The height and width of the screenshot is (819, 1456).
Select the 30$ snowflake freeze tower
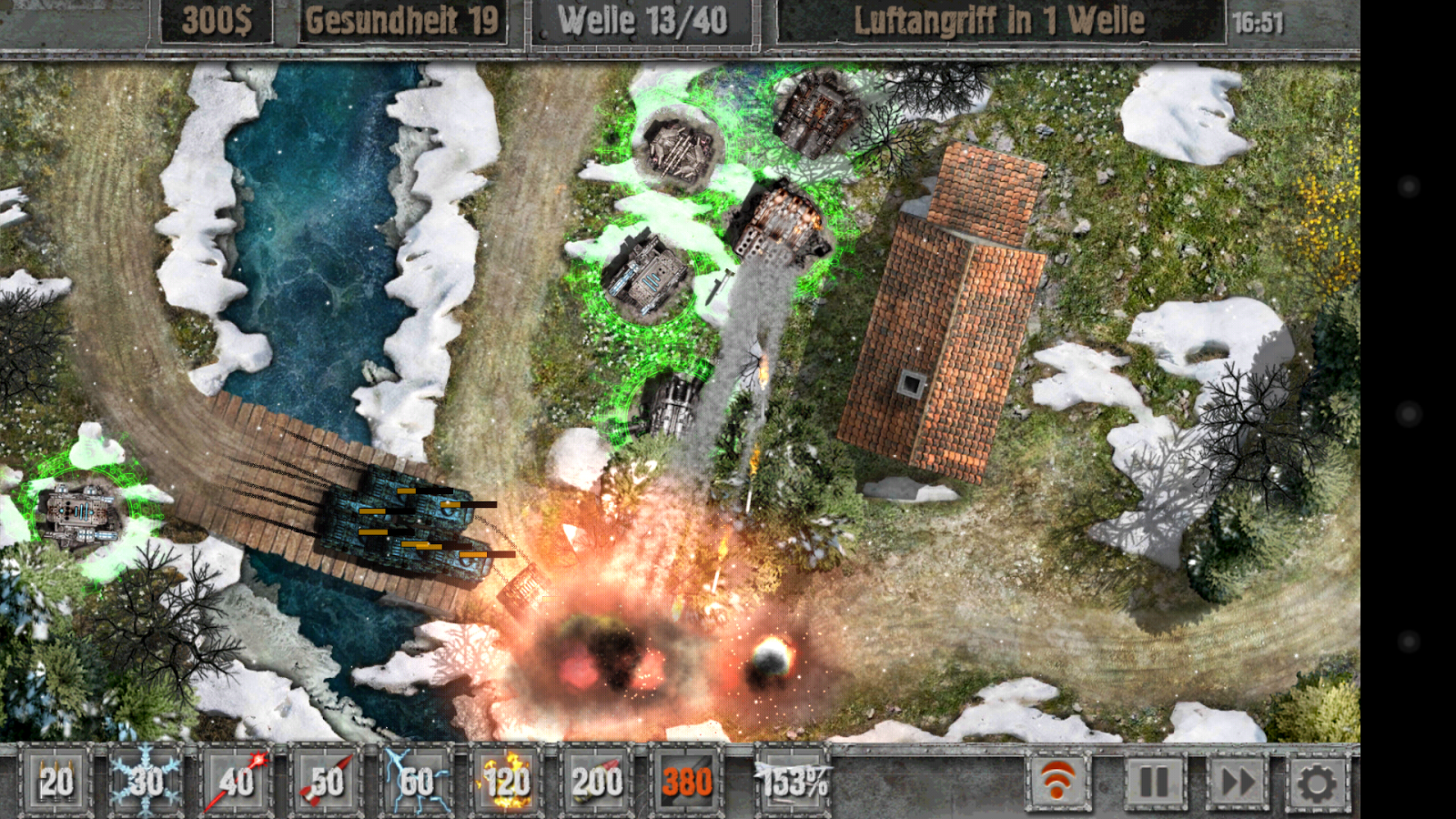[x=146, y=781]
